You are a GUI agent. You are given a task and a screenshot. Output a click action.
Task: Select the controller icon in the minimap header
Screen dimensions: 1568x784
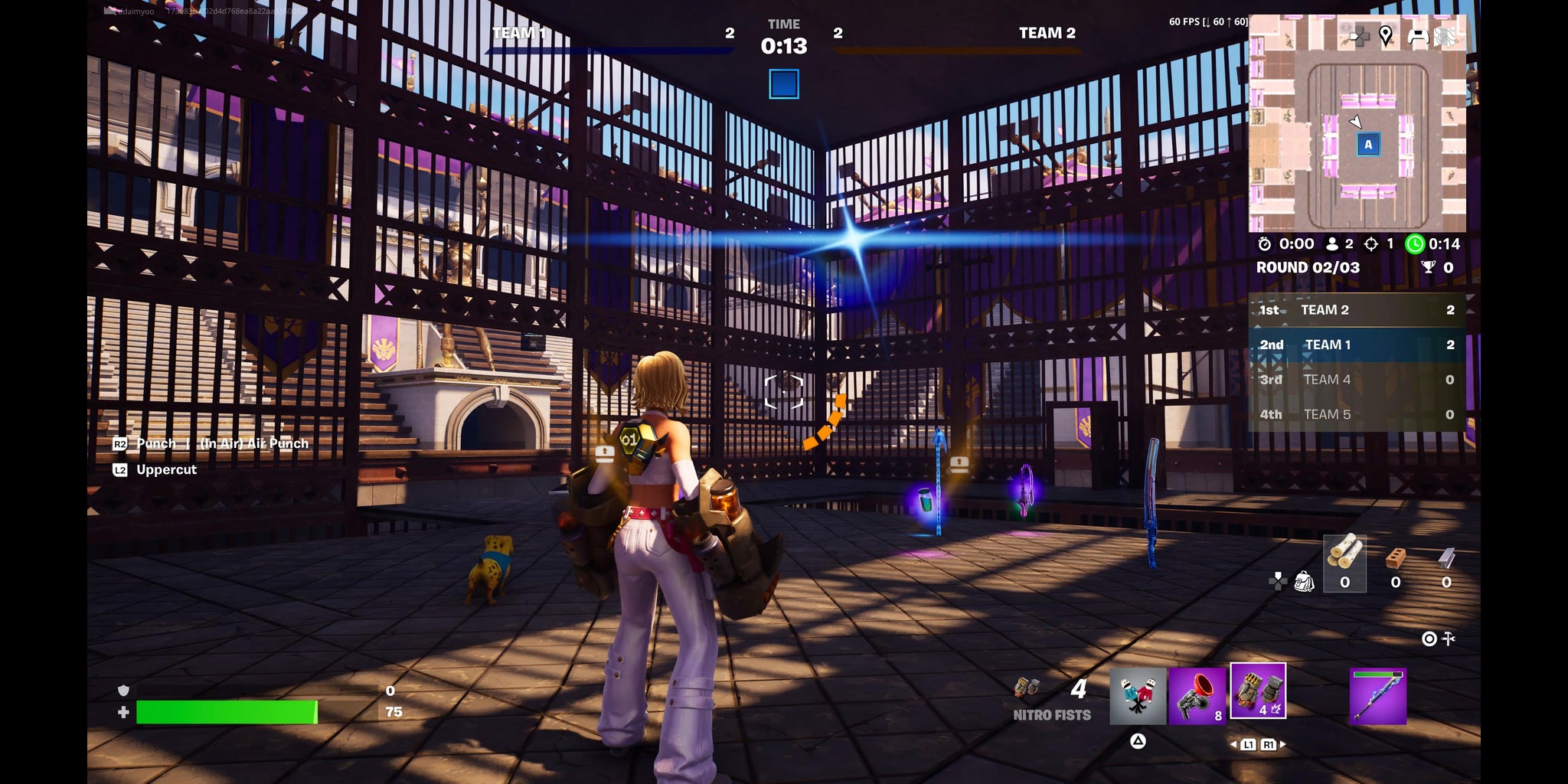pos(1418,34)
